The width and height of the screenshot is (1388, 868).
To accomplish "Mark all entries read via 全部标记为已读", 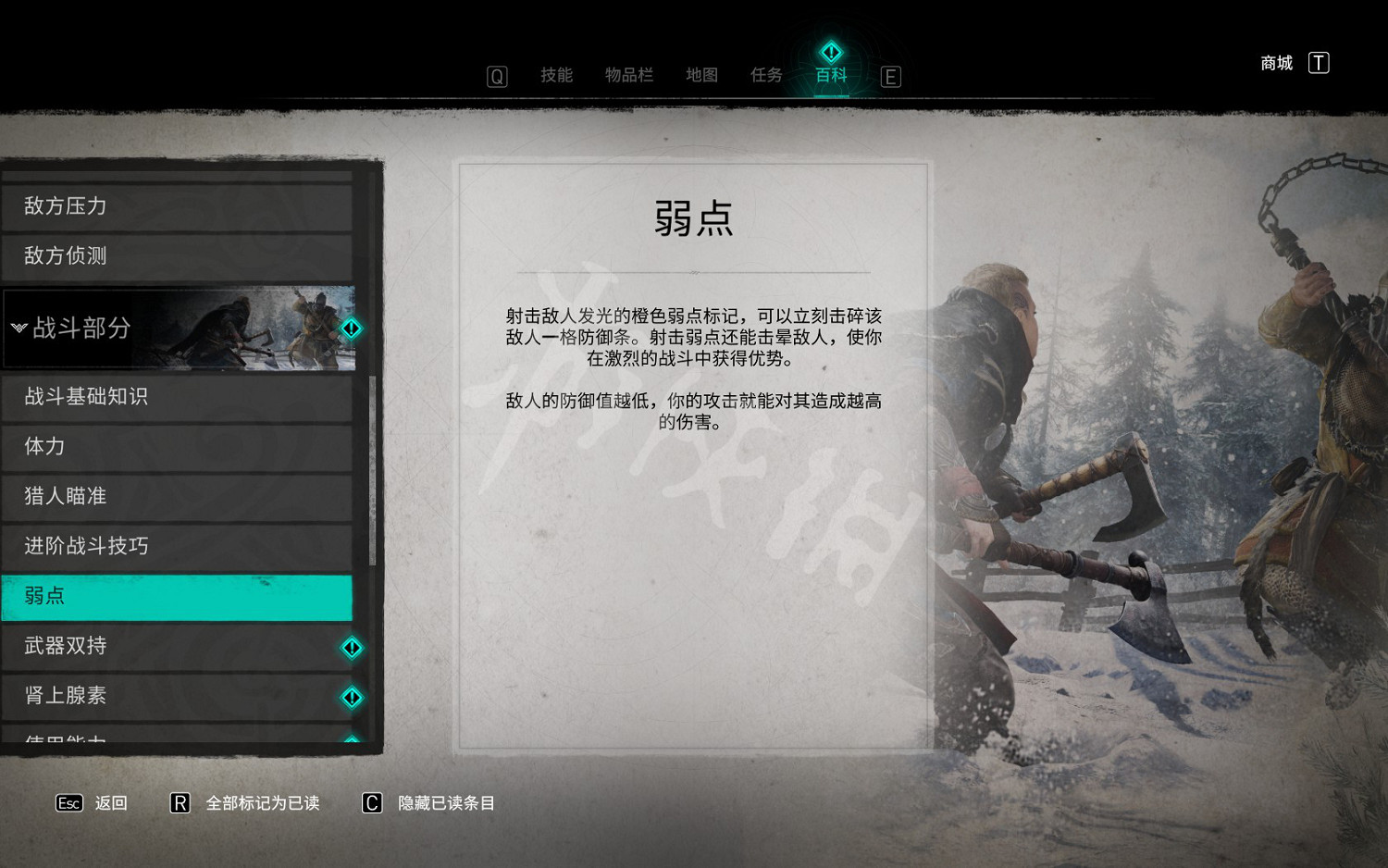I will pos(263,803).
